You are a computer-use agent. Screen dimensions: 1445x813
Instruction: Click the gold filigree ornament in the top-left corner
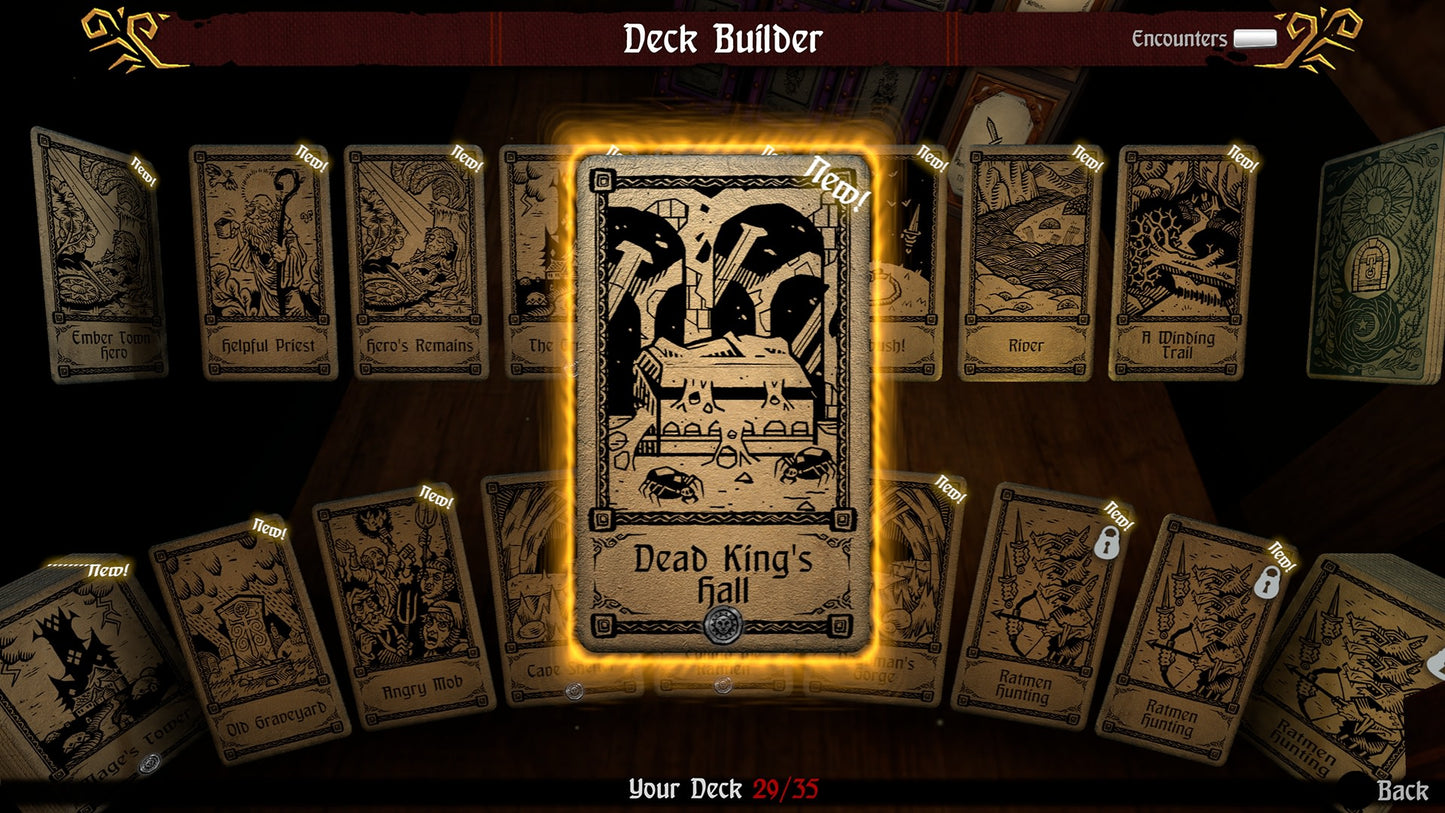pos(120,40)
